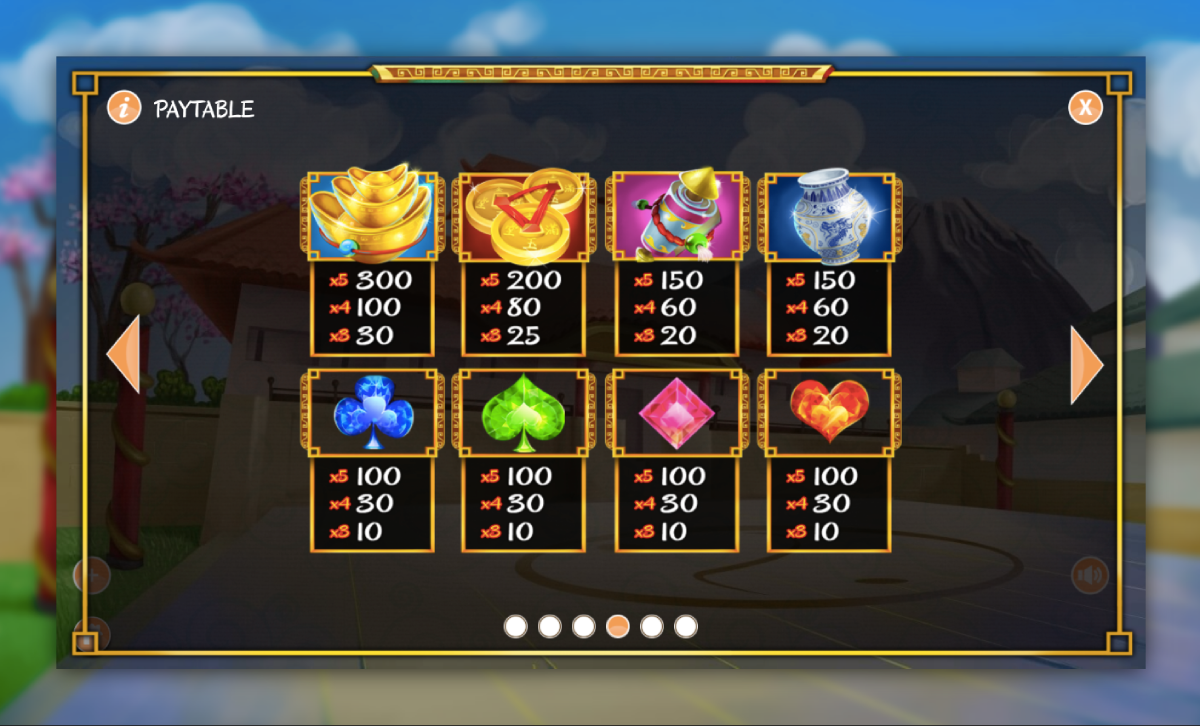
Task: Select the second page indicator dot
Action: click(549, 626)
